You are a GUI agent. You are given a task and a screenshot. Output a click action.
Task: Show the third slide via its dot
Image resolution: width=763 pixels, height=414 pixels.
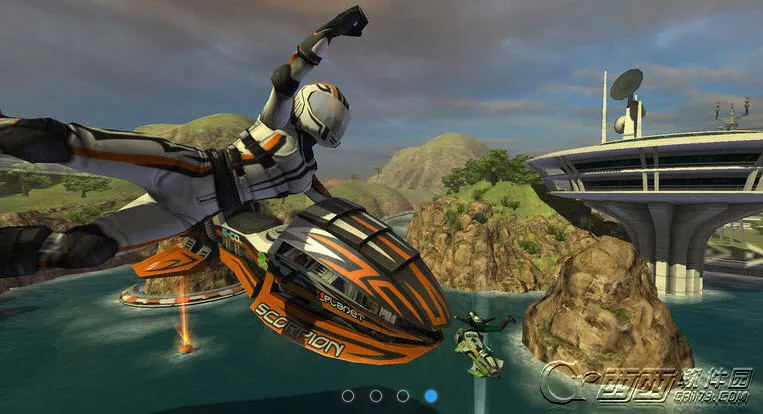(x=403, y=396)
